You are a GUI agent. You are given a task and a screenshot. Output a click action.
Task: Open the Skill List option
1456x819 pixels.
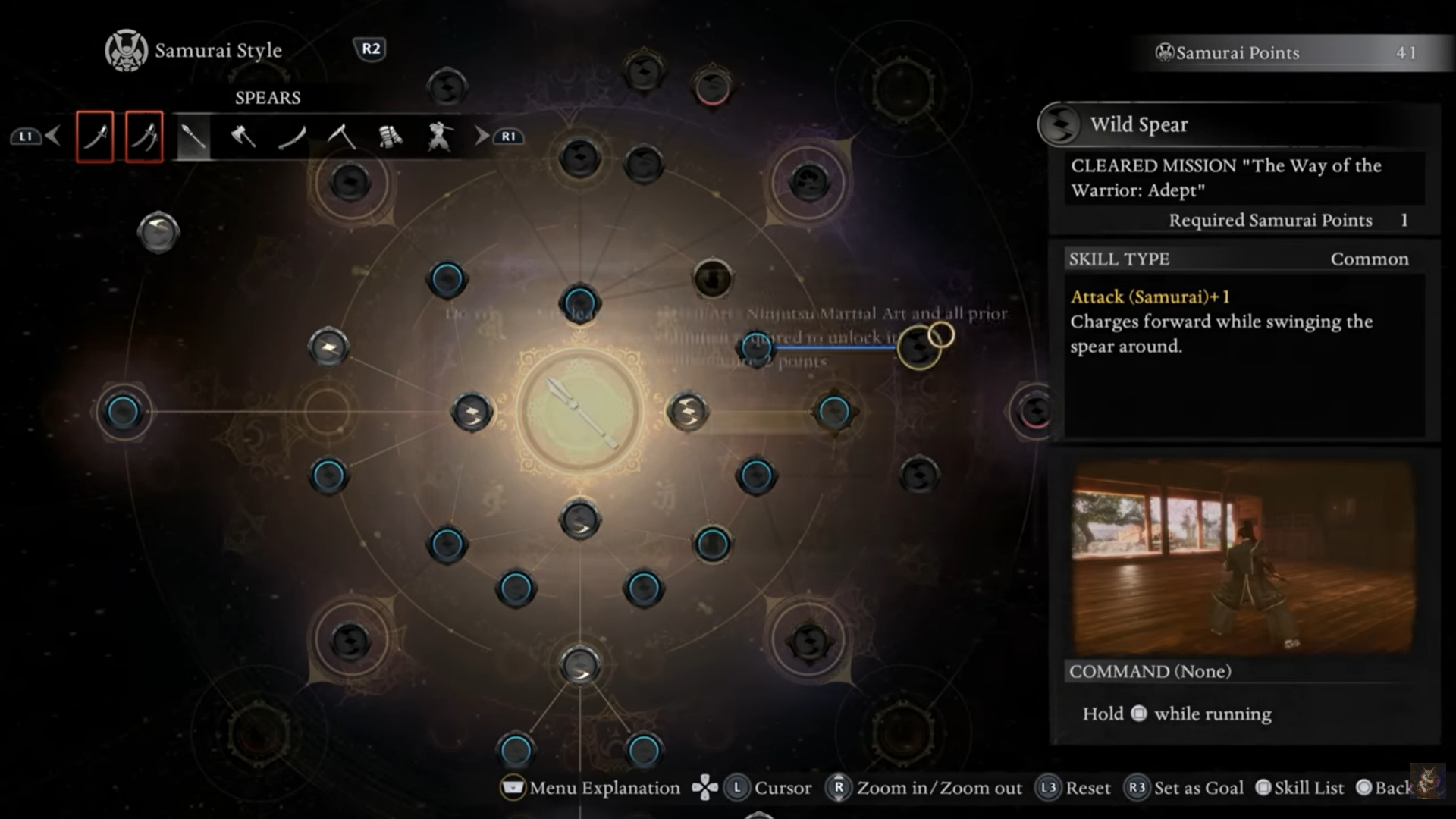point(1300,788)
